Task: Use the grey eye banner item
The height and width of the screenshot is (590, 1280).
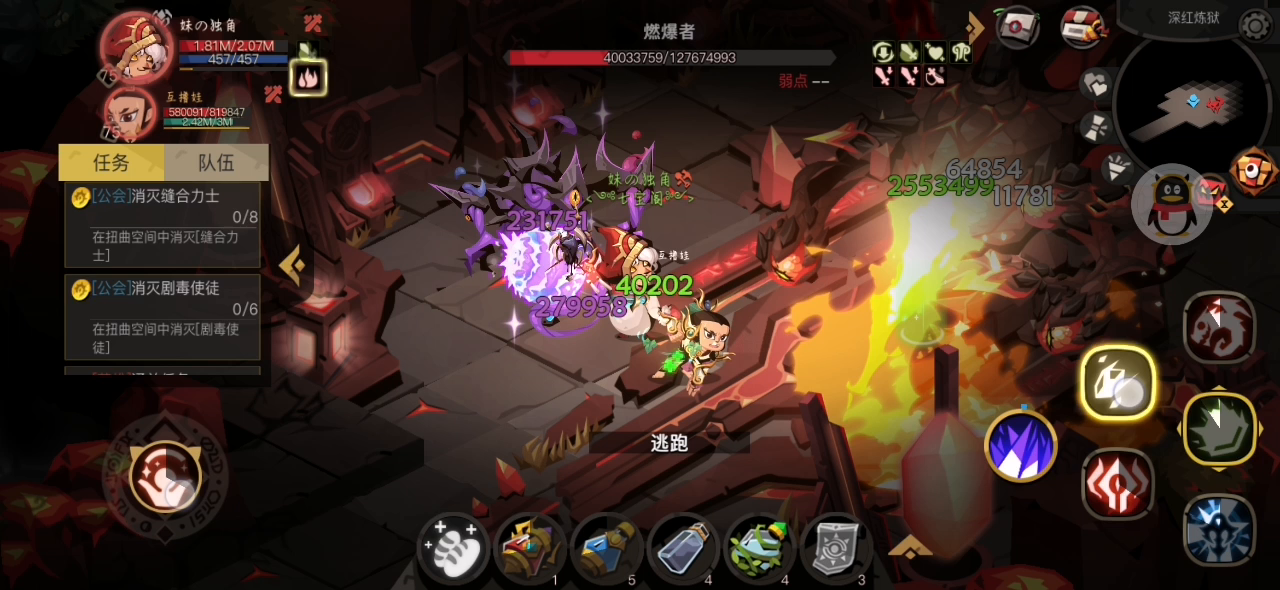Action: 836,549
